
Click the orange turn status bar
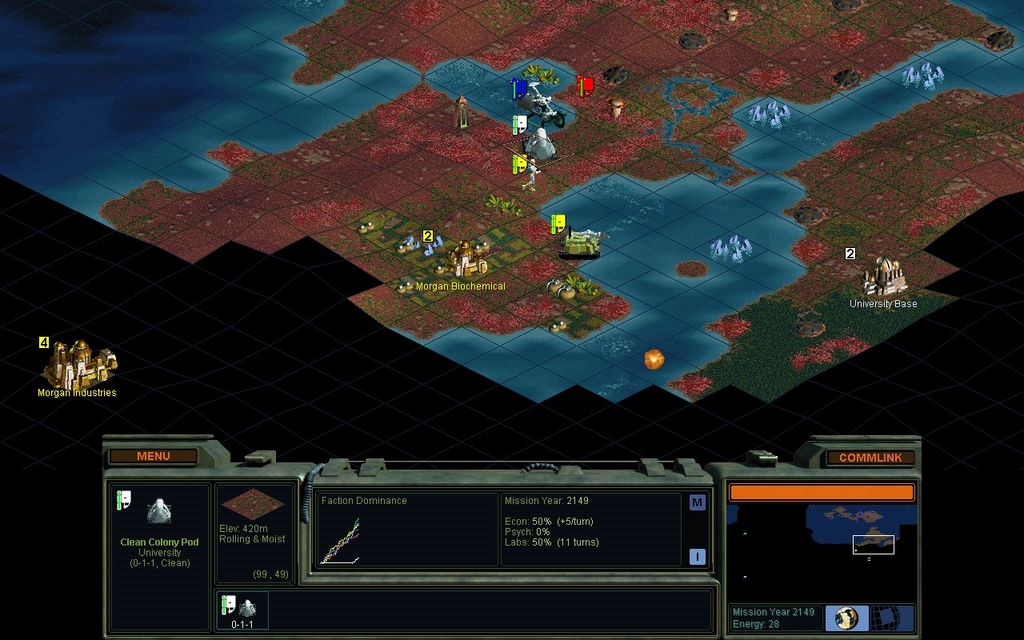point(820,492)
